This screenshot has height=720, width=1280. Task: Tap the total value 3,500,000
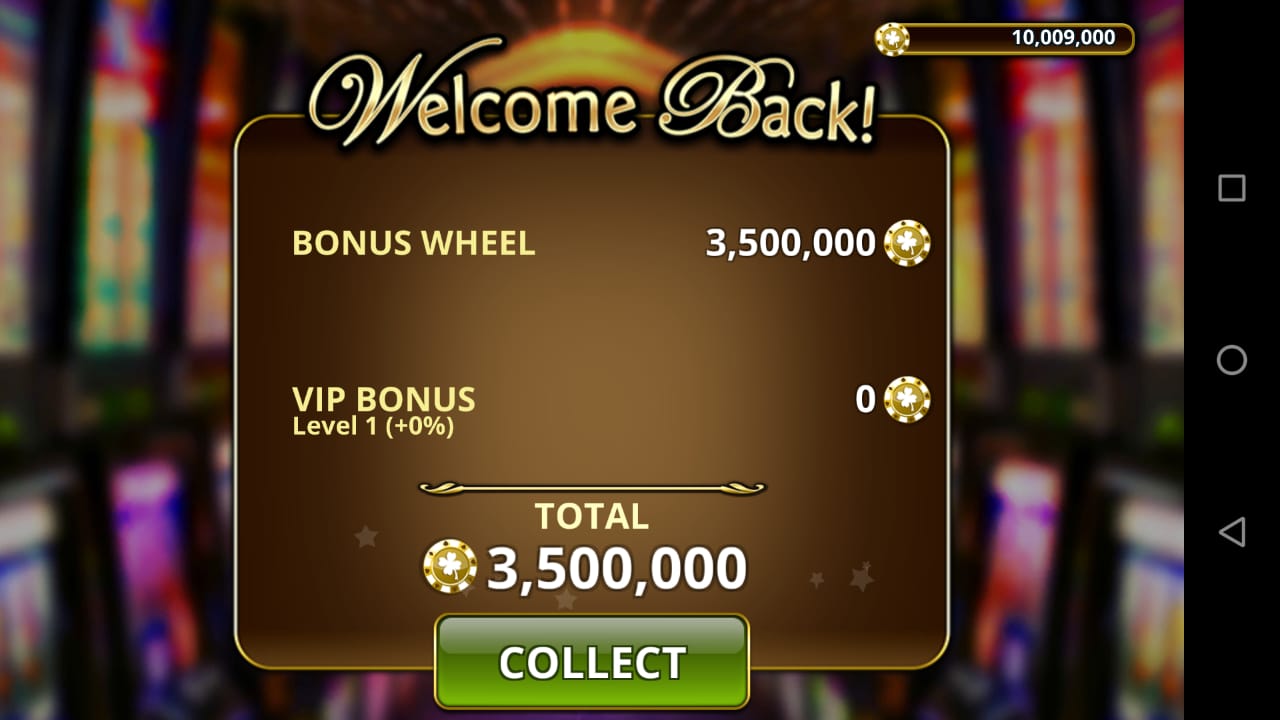point(614,566)
